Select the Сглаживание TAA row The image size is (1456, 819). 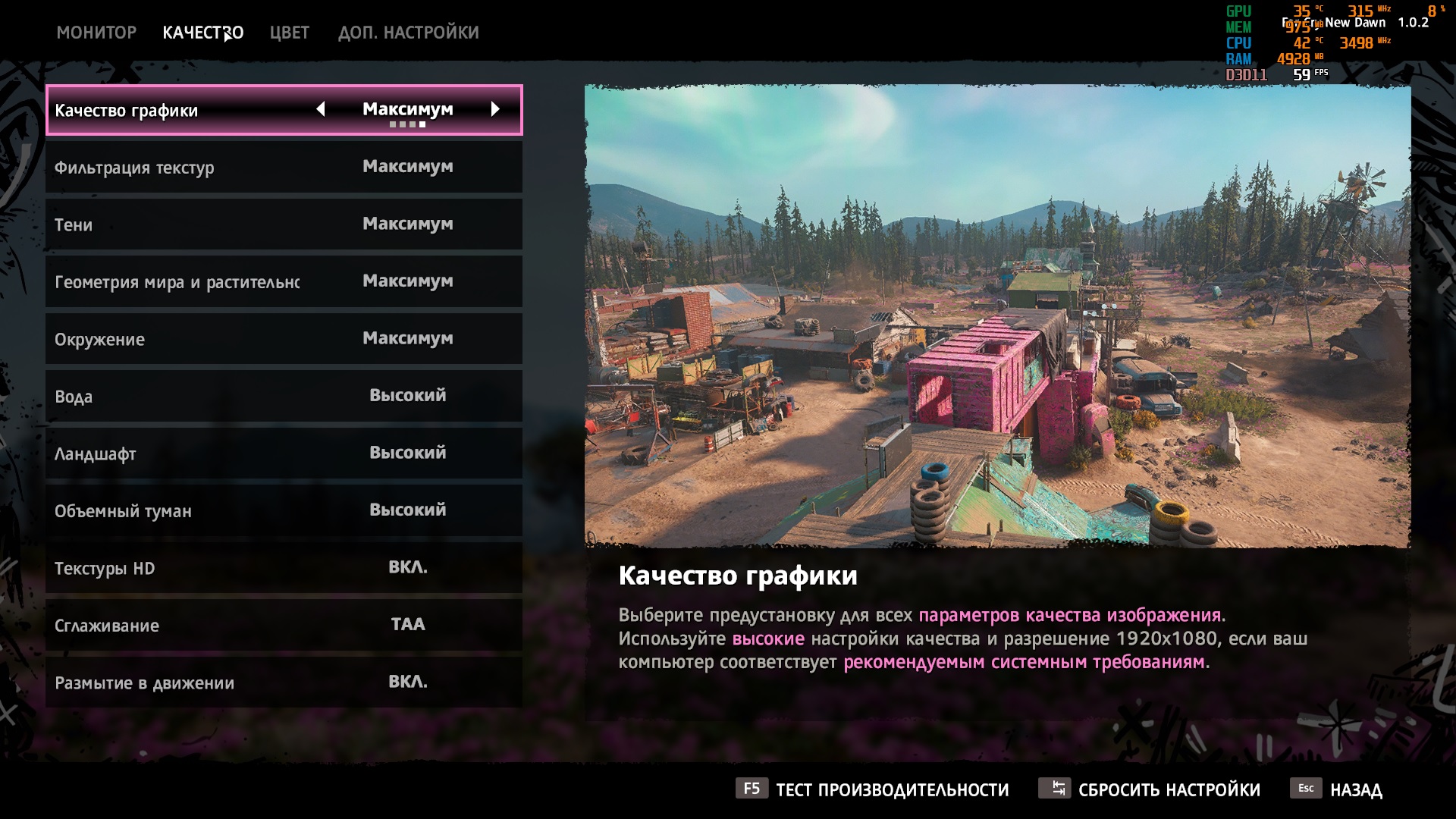pos(284,625)
